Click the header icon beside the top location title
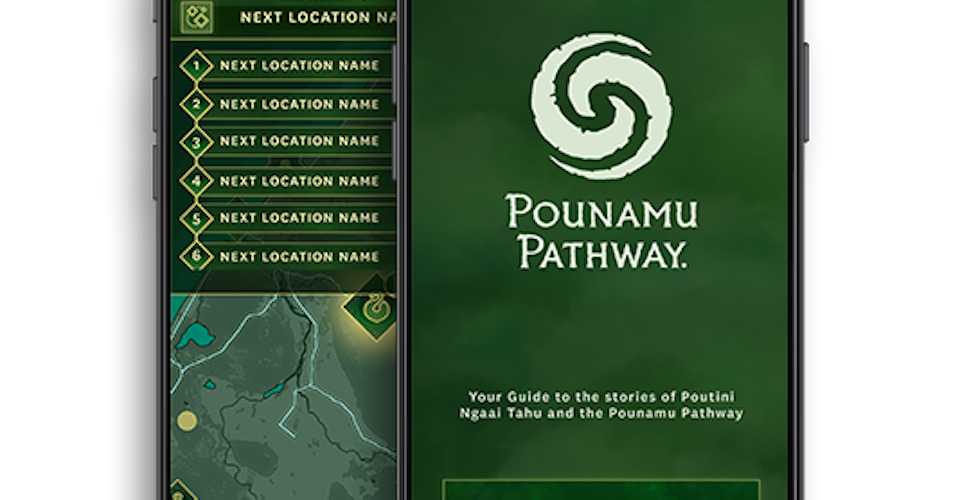Screen dimensions: 960x500 point(195,17)
